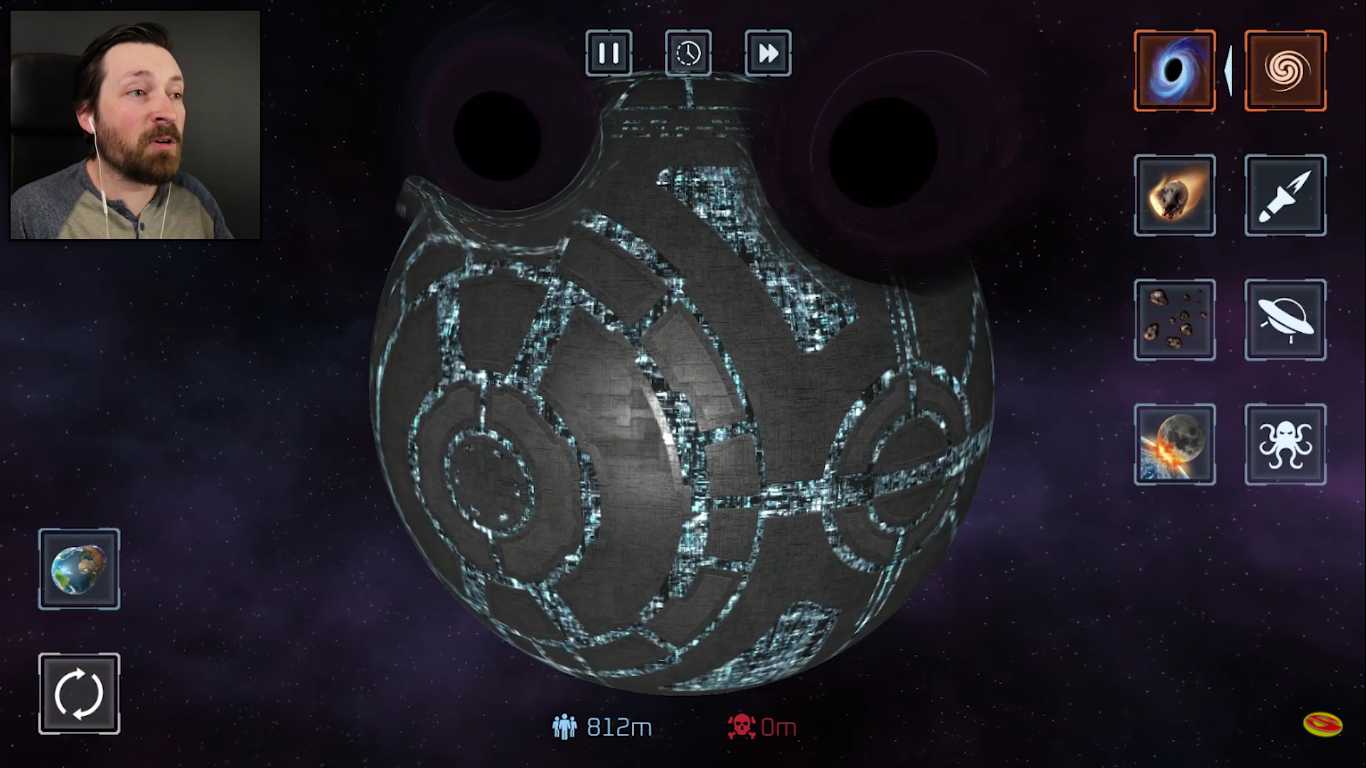Select the moon collision weapon
Viewport: 1366px width, 768px height.
[1175, 444]
